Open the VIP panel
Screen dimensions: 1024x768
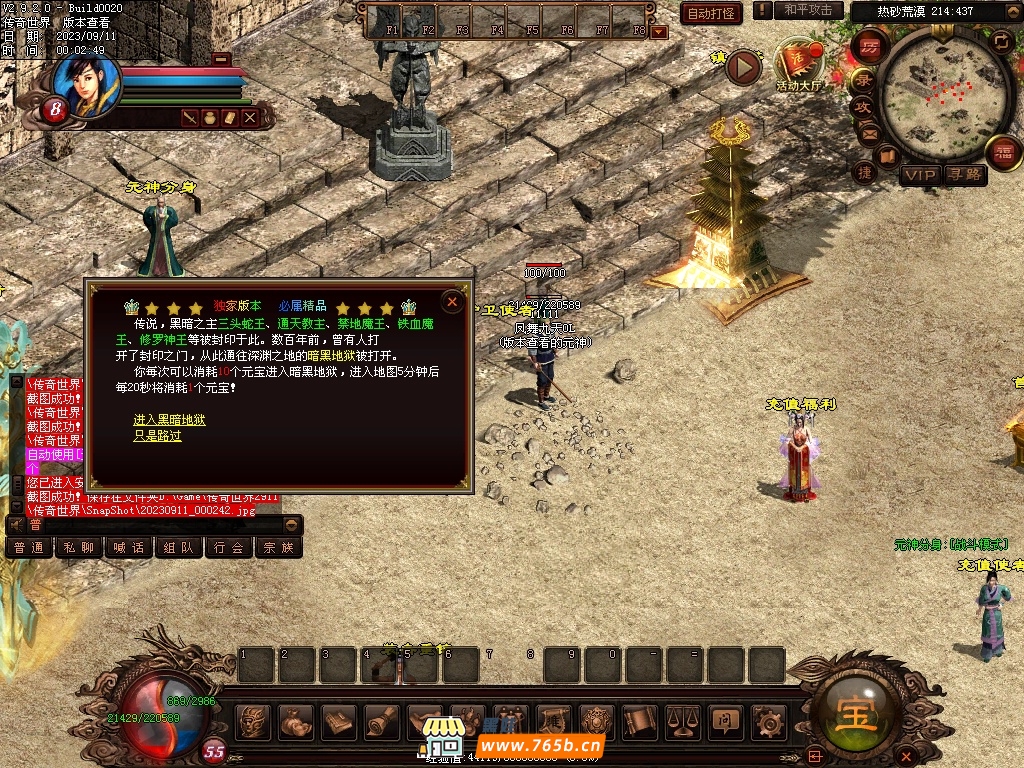[x=920, y=175]
